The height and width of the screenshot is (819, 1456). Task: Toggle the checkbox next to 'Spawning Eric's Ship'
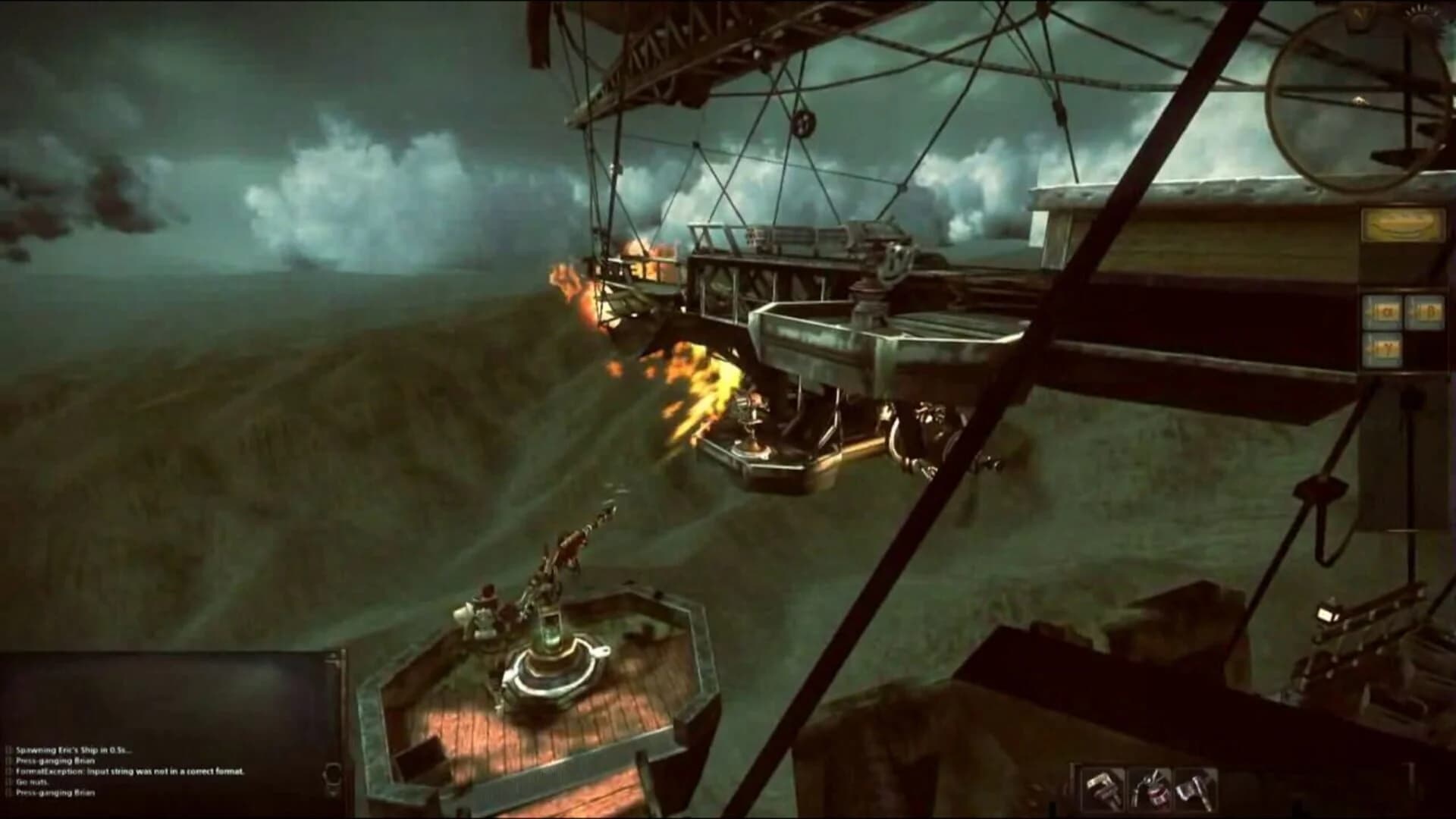click(x=9, y=751)
